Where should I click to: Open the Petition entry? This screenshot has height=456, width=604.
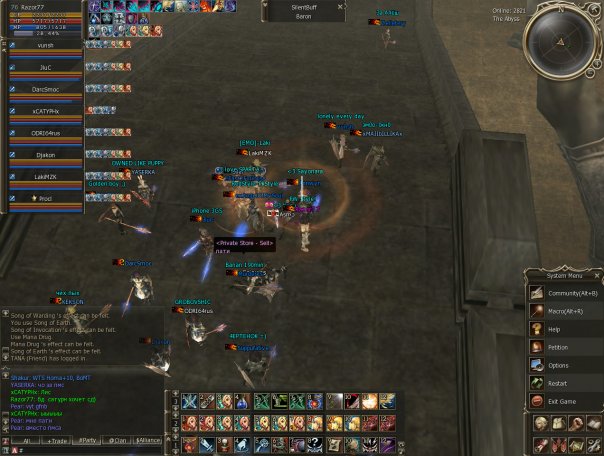(557, 347)
